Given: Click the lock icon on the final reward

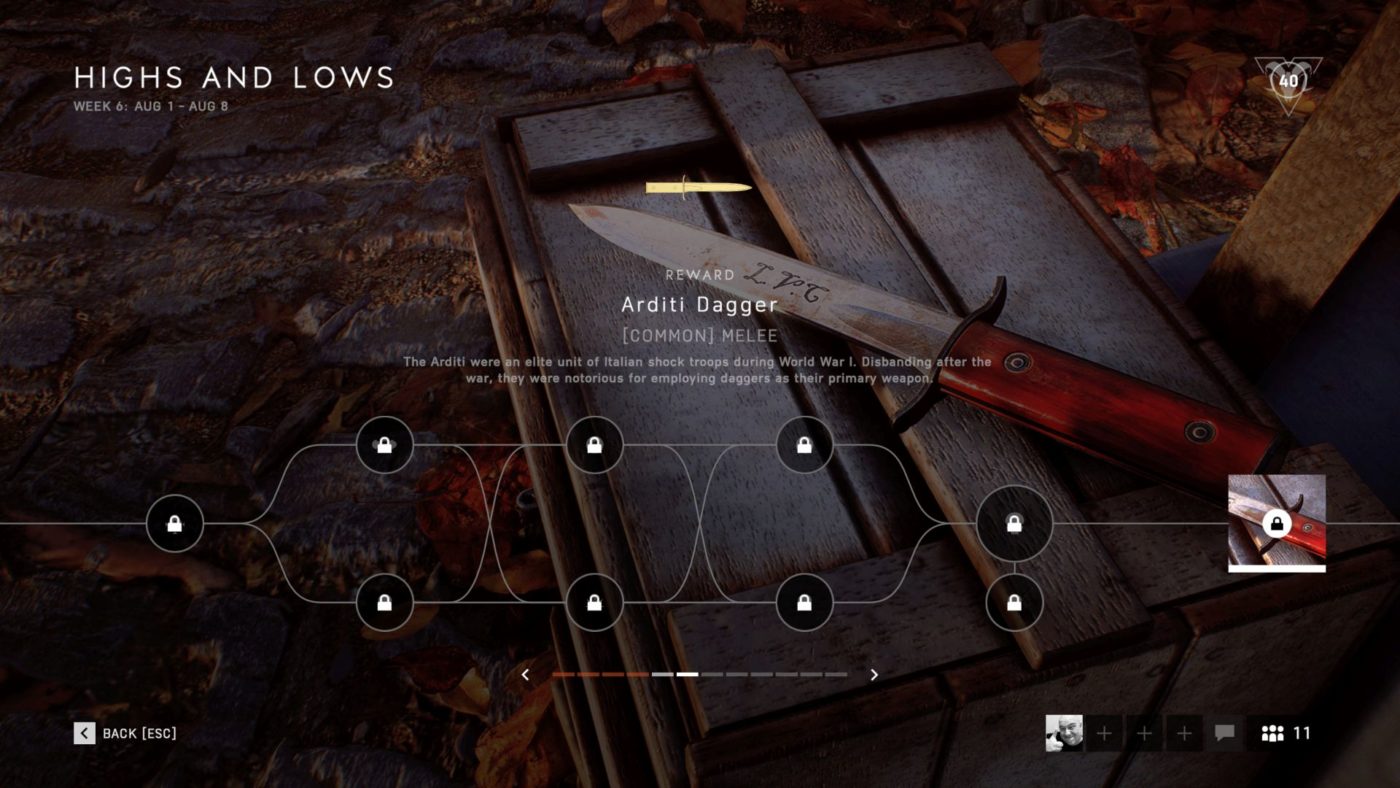Looking at the screenshot, I should pos(1276,522).
